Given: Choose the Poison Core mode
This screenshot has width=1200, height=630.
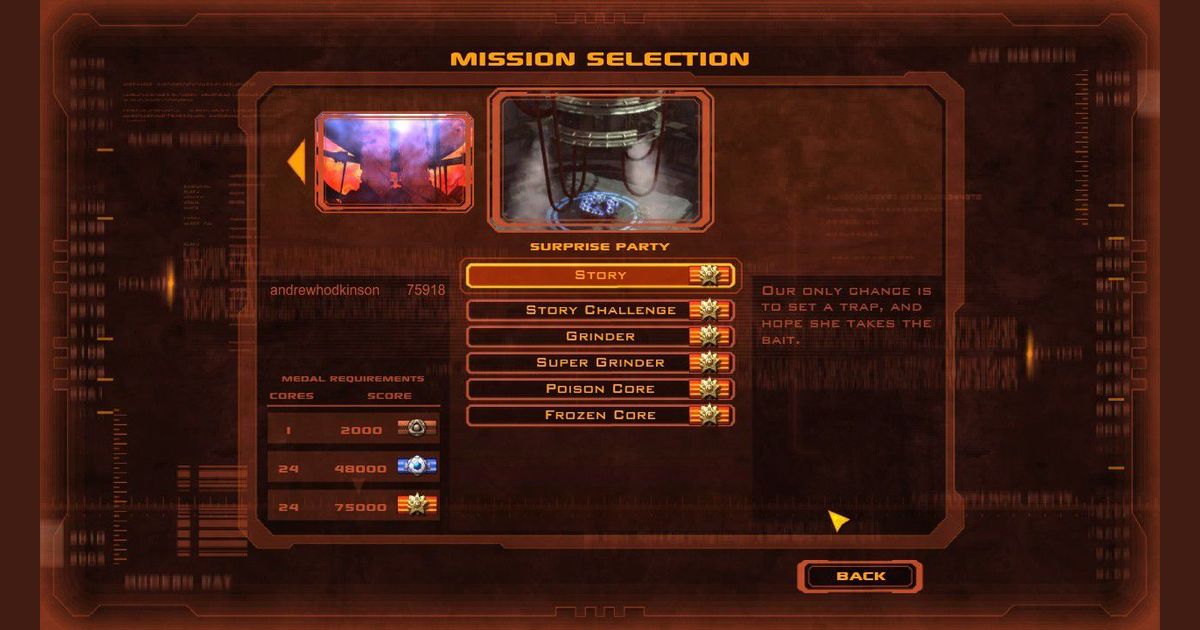Looking at the screenshot, I should click(x=600, y=388).
